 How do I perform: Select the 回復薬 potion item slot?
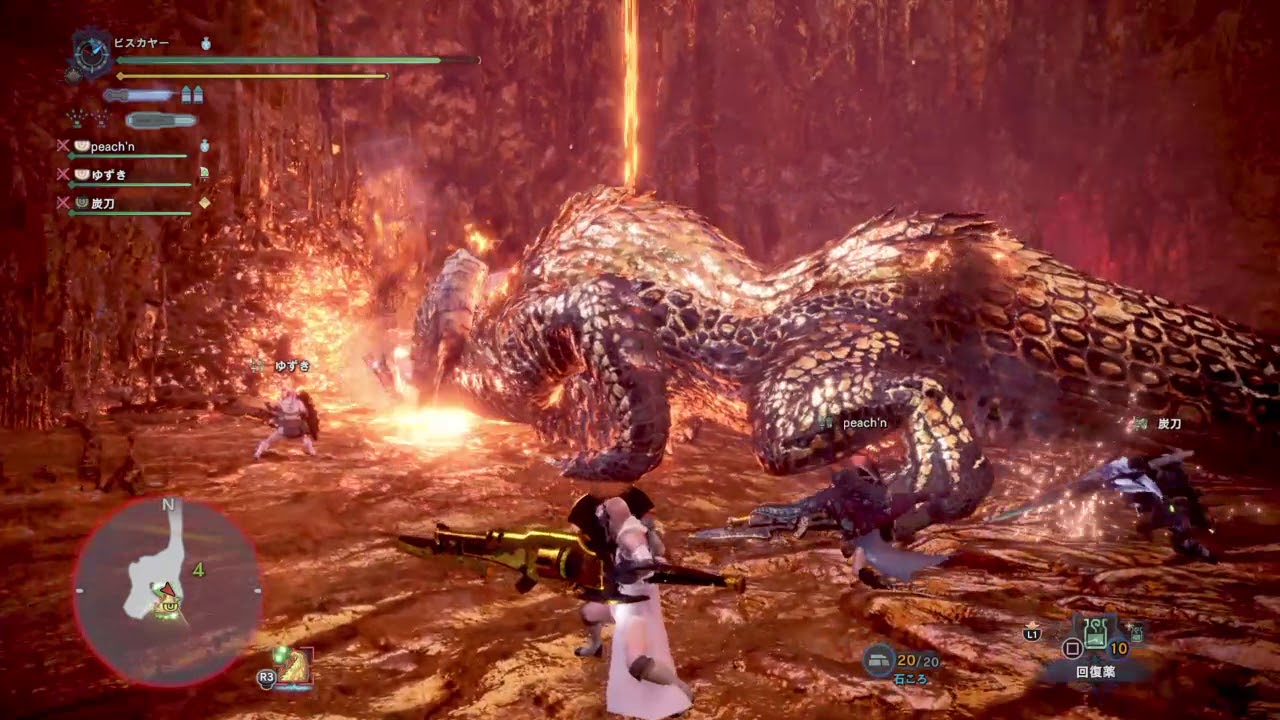(1096, 633)
